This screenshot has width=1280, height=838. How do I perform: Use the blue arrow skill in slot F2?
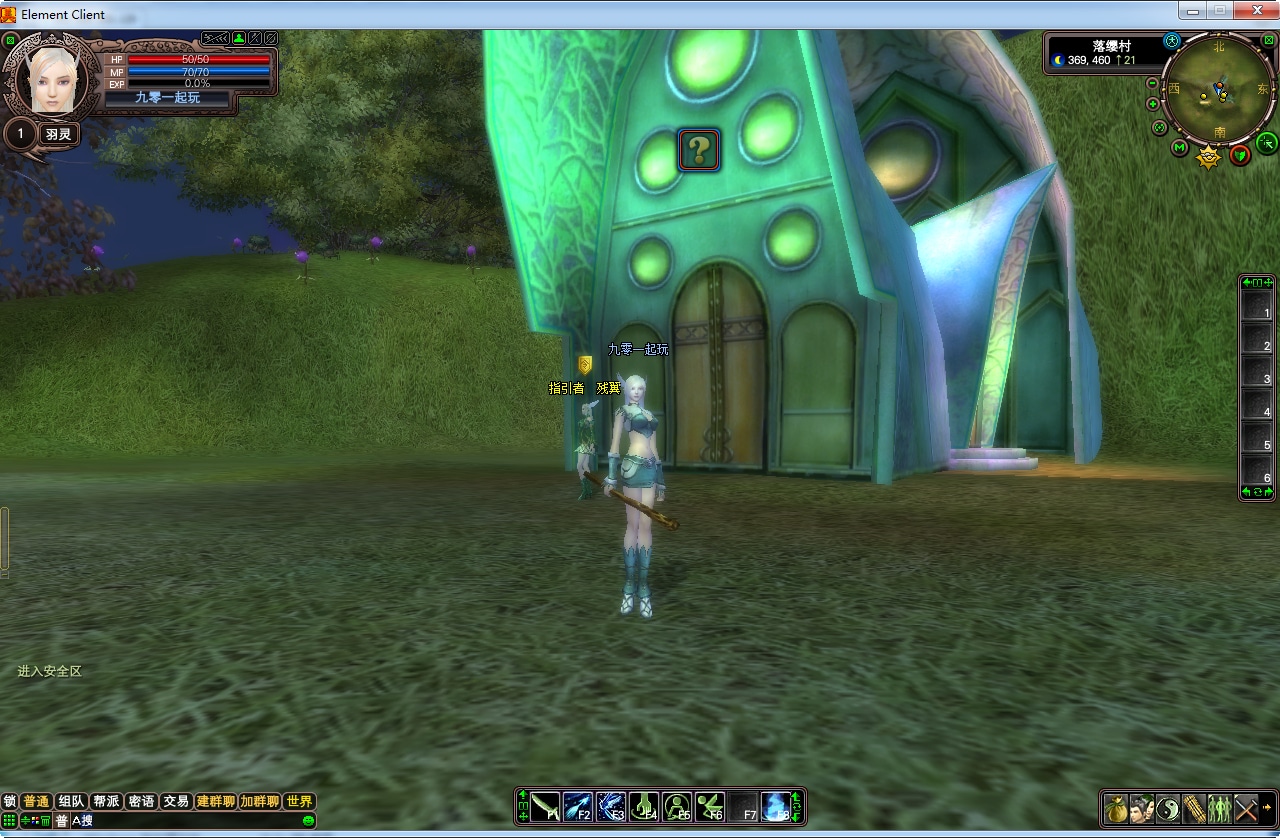(x=578, y=806)
